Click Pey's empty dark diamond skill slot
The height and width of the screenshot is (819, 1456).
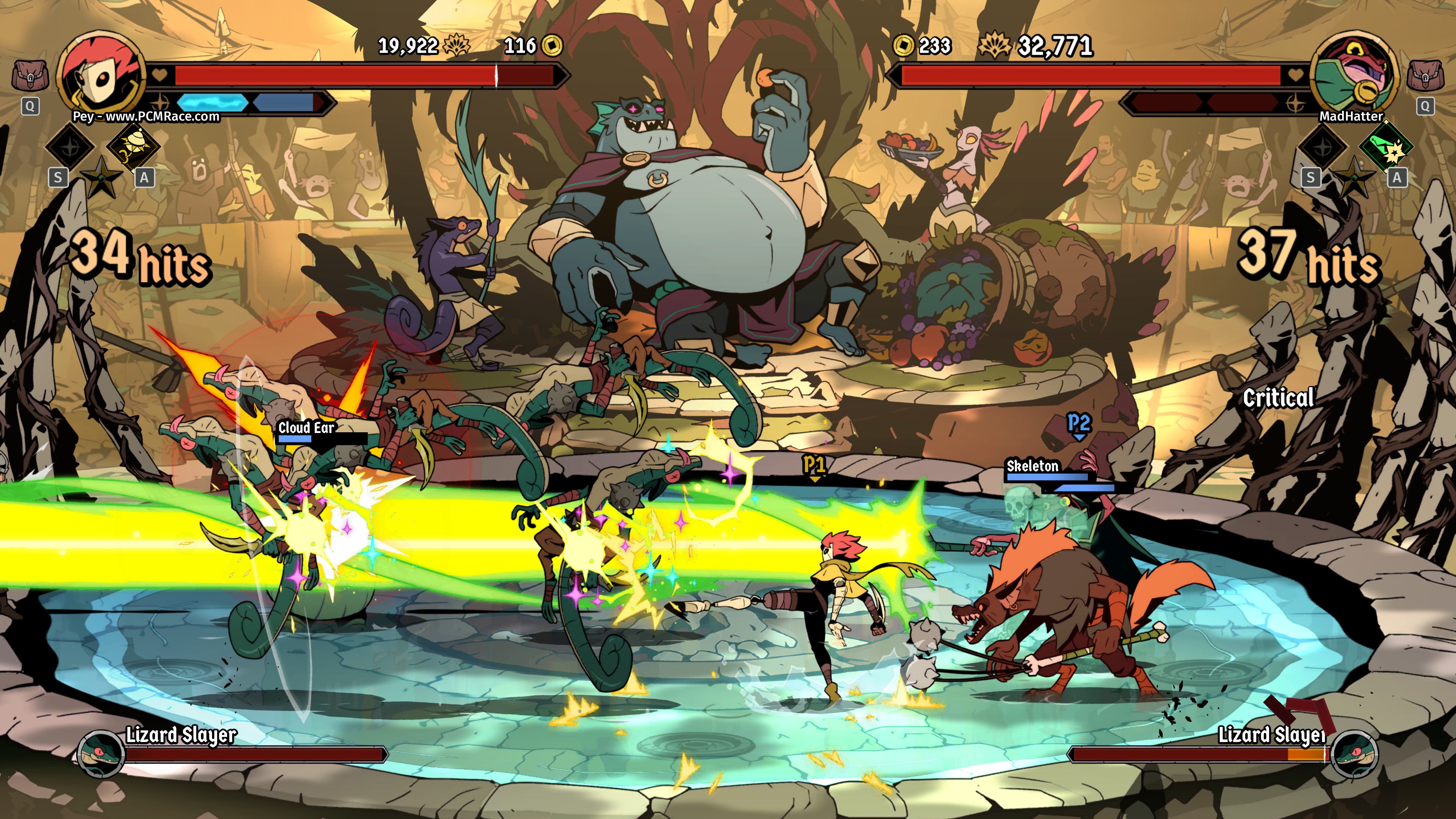tap(70, 146)
